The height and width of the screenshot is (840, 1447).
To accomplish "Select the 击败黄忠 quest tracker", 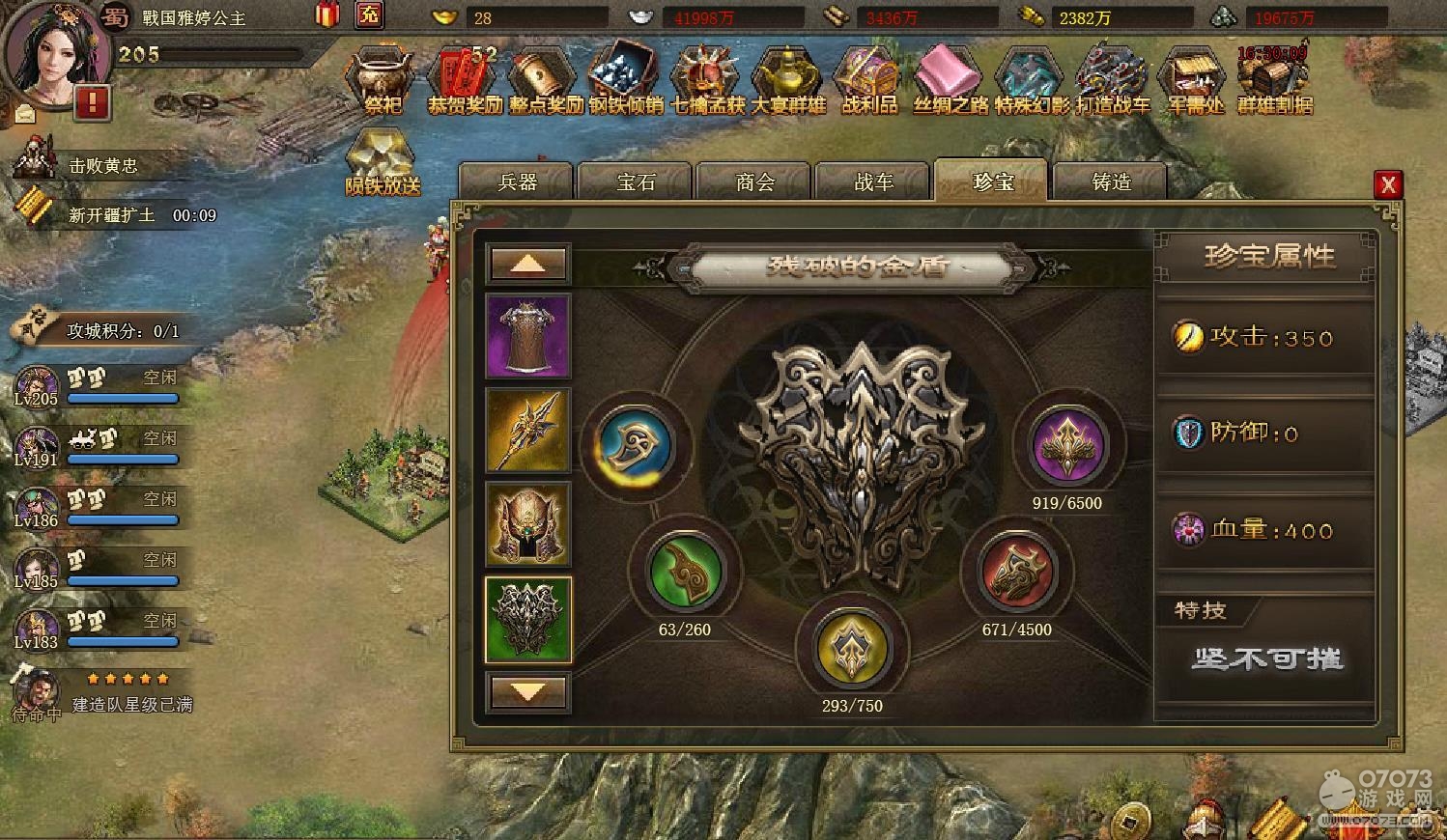I will [x=101, y=165].
